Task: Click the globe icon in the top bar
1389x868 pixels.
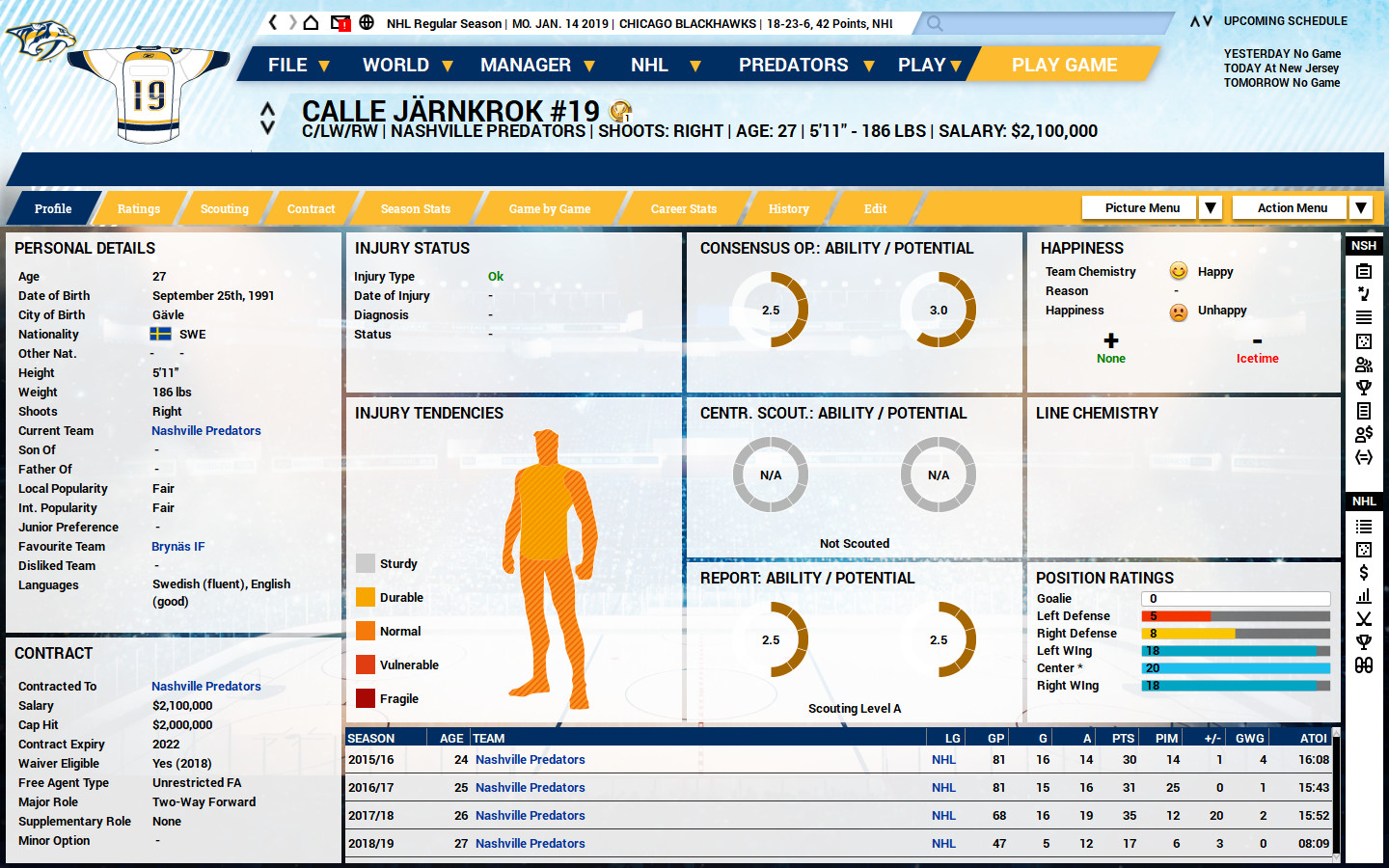Action: click(x=368, y=20)
